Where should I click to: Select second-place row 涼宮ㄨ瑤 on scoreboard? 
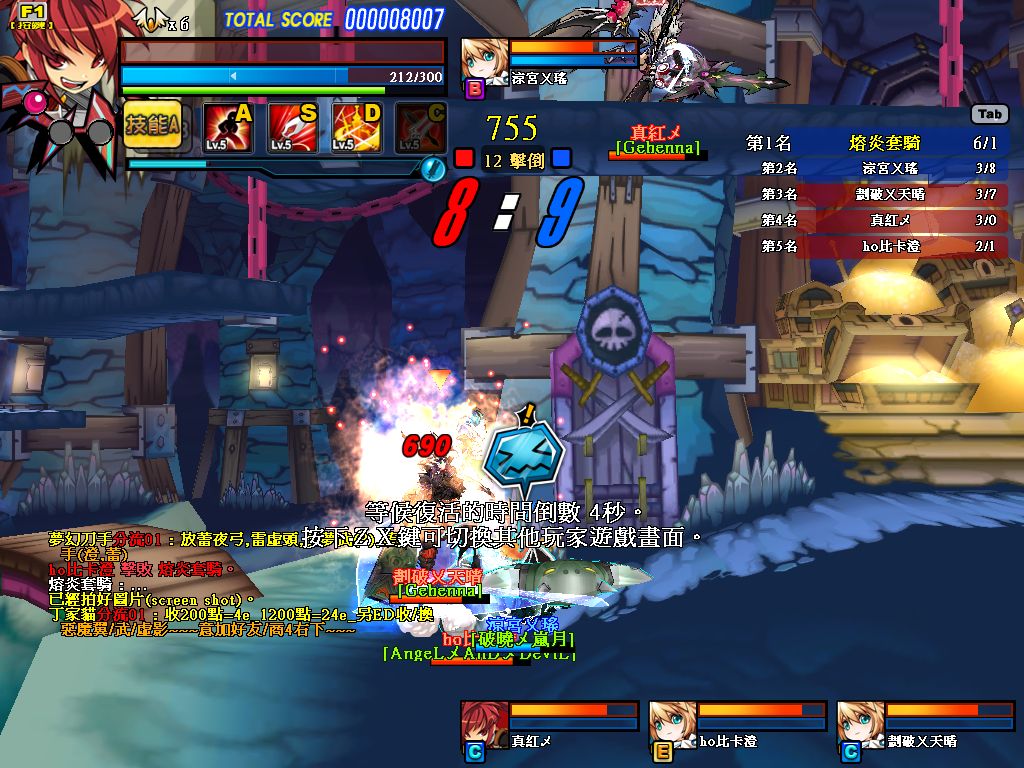coord(878,169)
